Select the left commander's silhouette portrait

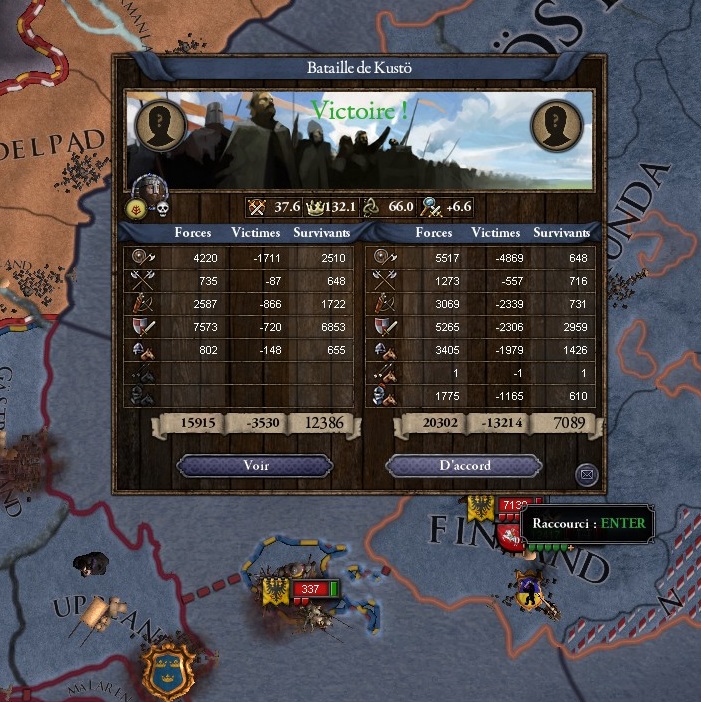point(159,125)
